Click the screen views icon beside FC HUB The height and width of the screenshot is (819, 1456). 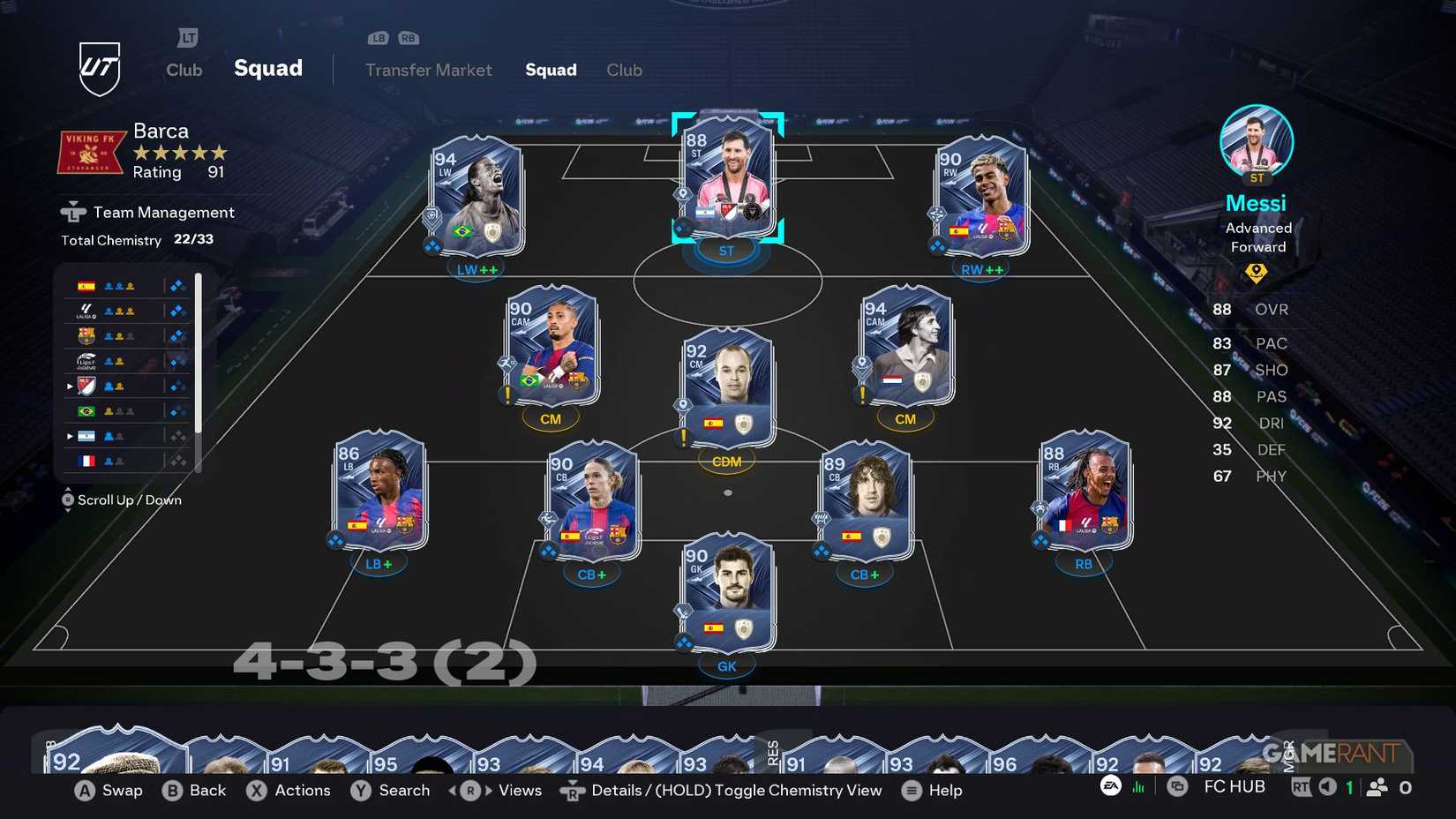coord(1176,786)
